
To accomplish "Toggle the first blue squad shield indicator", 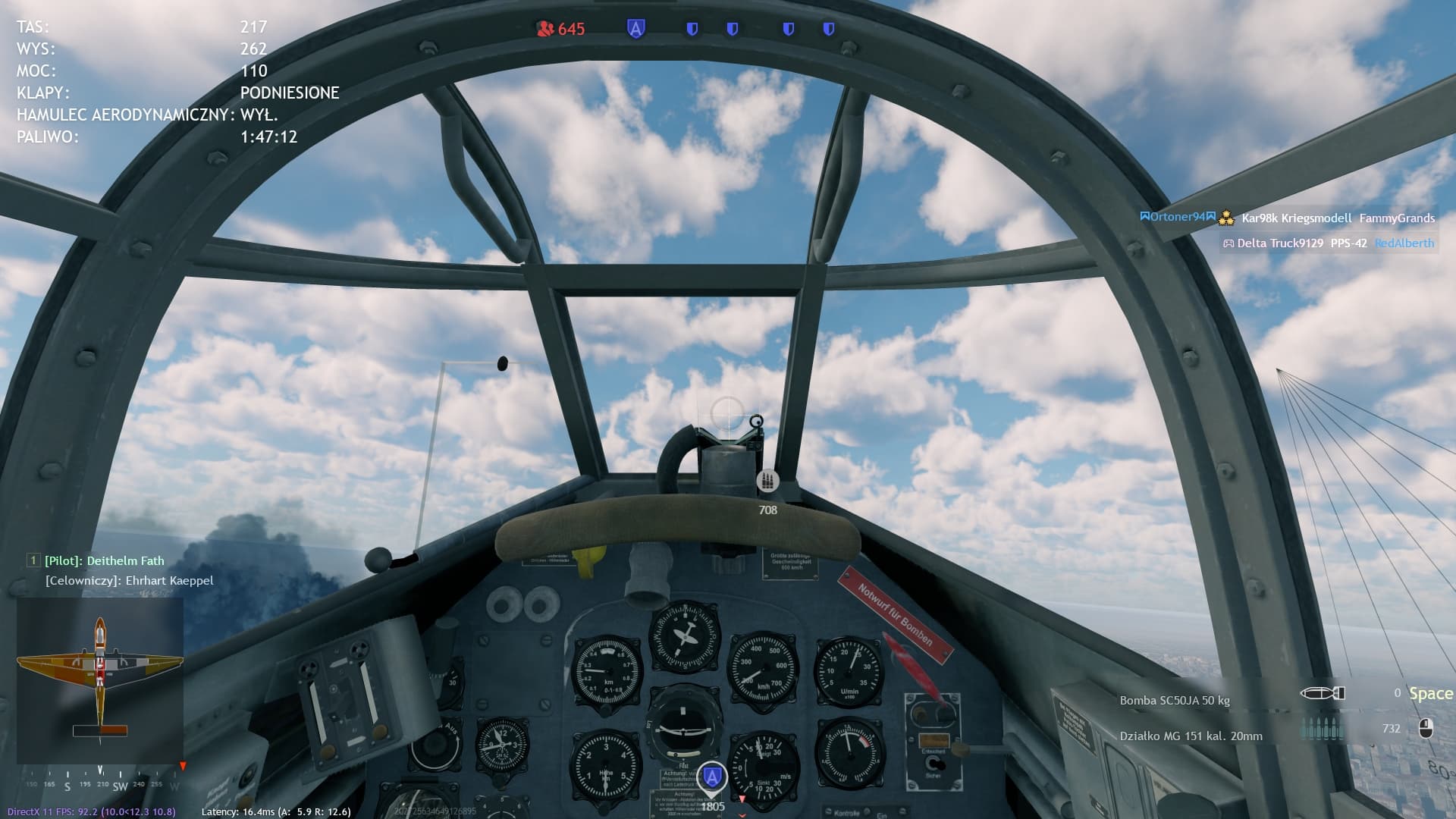I will point(692,28).
